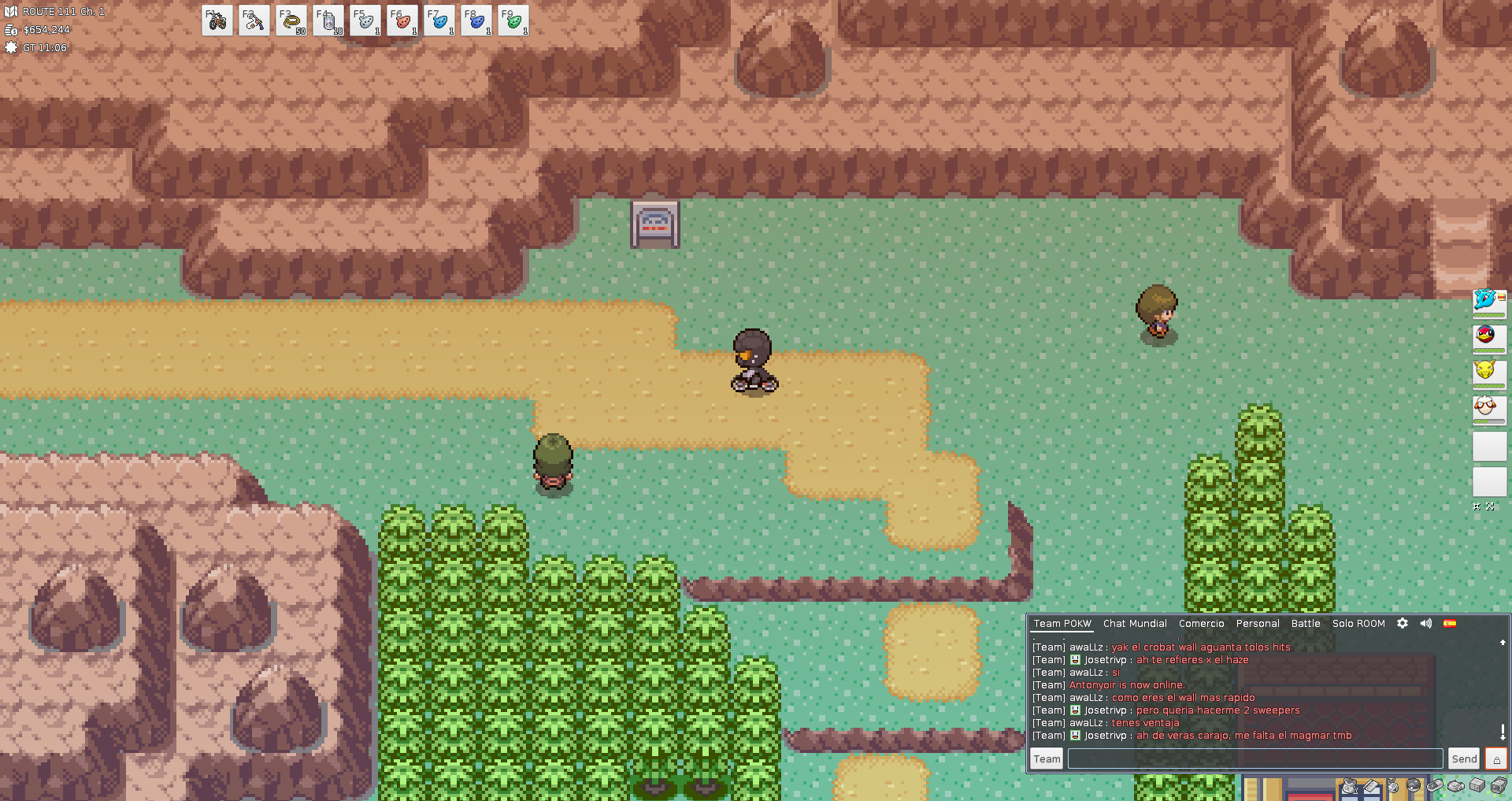Viewport: 1512px width, 801px height.
Task: Open the Comercio chat tab
Action: pyautogui.click(x=1201, y=623)
